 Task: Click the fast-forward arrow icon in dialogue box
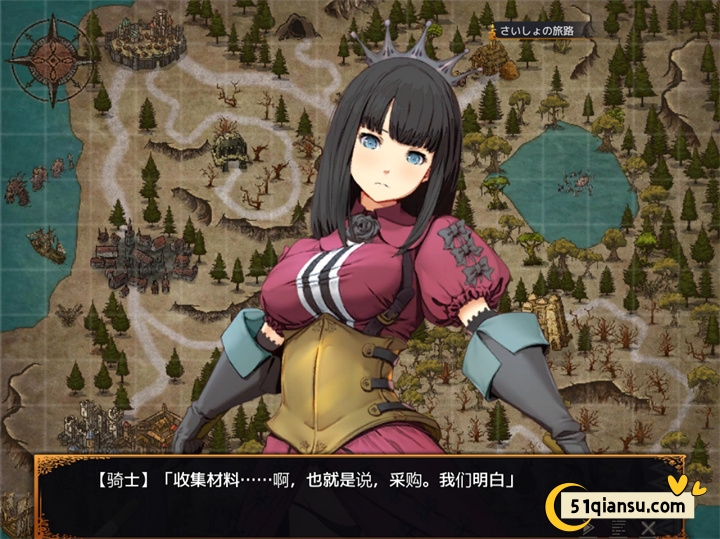pyautogui.click(x=591, y=526)
